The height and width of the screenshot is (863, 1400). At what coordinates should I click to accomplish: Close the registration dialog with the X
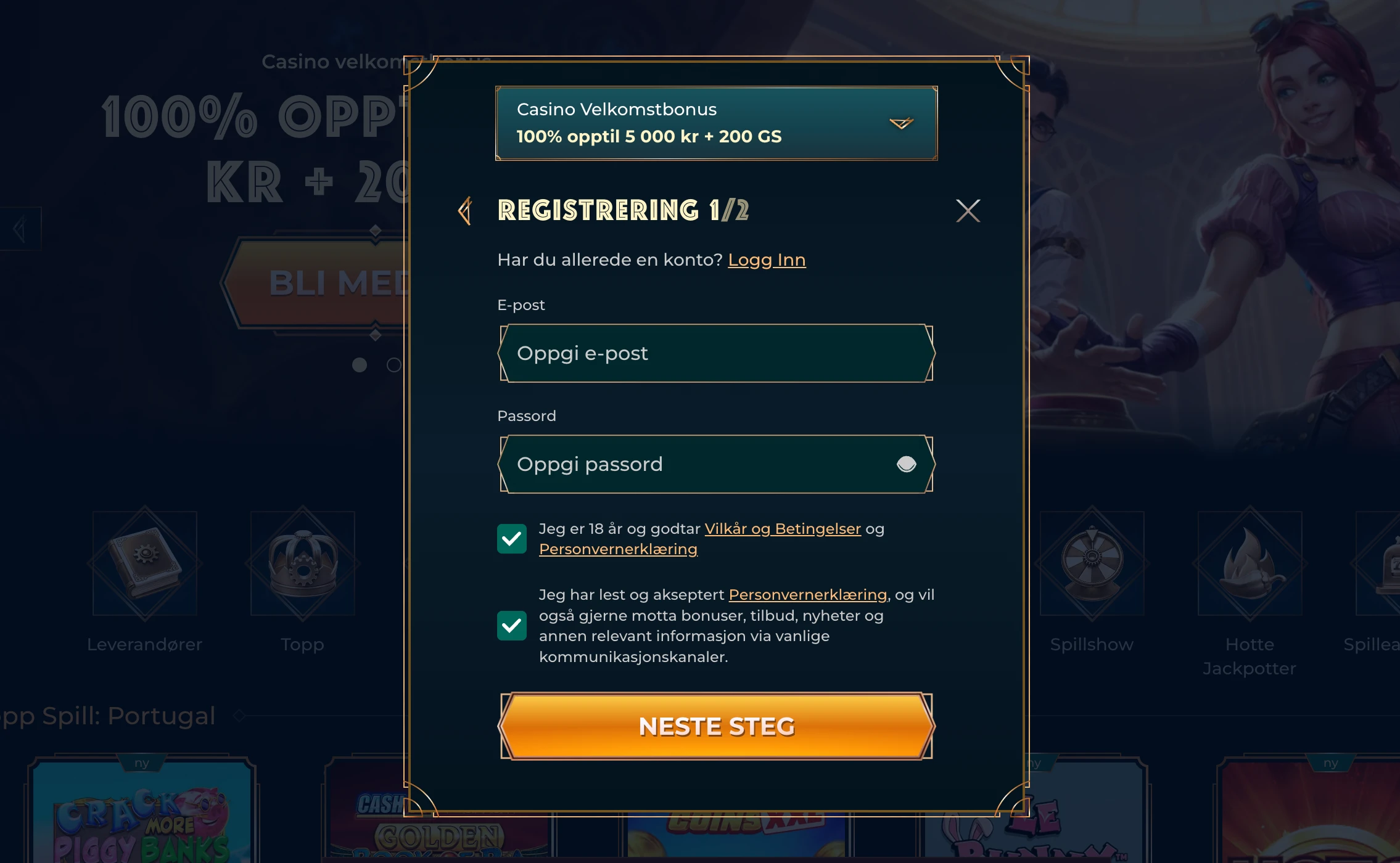[968, 210]
